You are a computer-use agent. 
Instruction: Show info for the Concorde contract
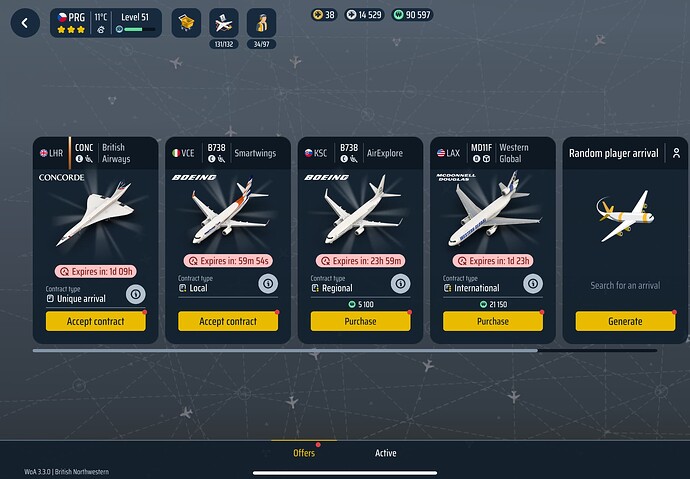(135, 293)
